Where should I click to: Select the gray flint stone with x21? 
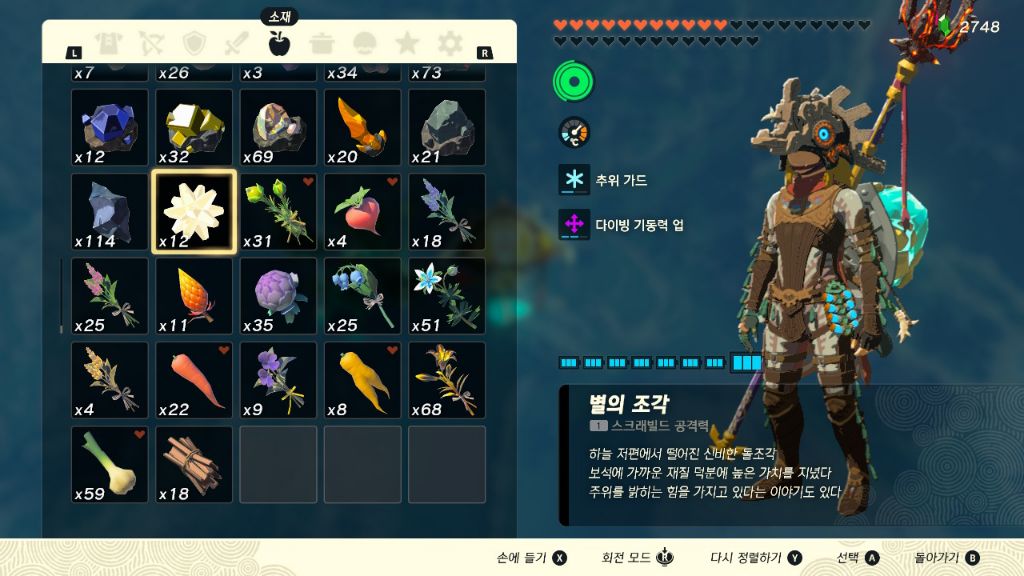446,128
